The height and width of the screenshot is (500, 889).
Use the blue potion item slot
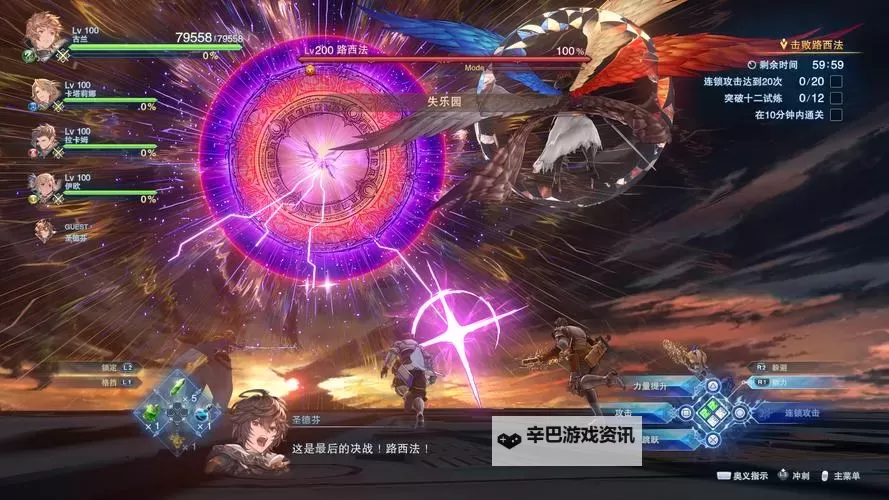pos(203,411)
